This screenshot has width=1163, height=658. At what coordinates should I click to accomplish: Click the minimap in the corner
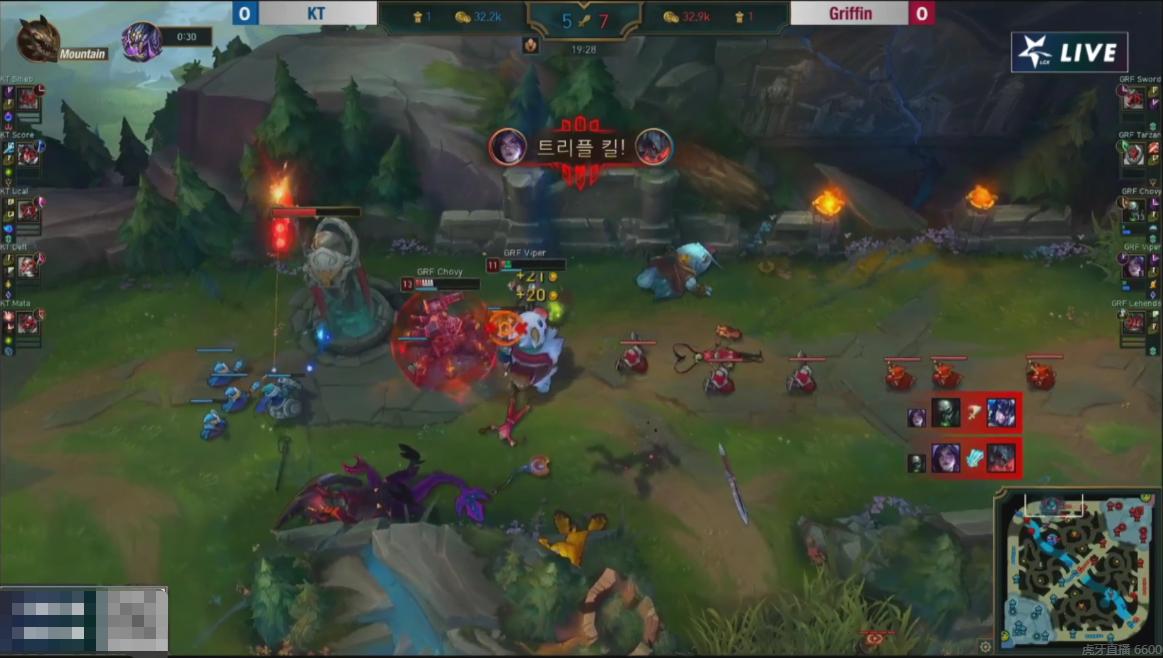[x=1077, y=571]
